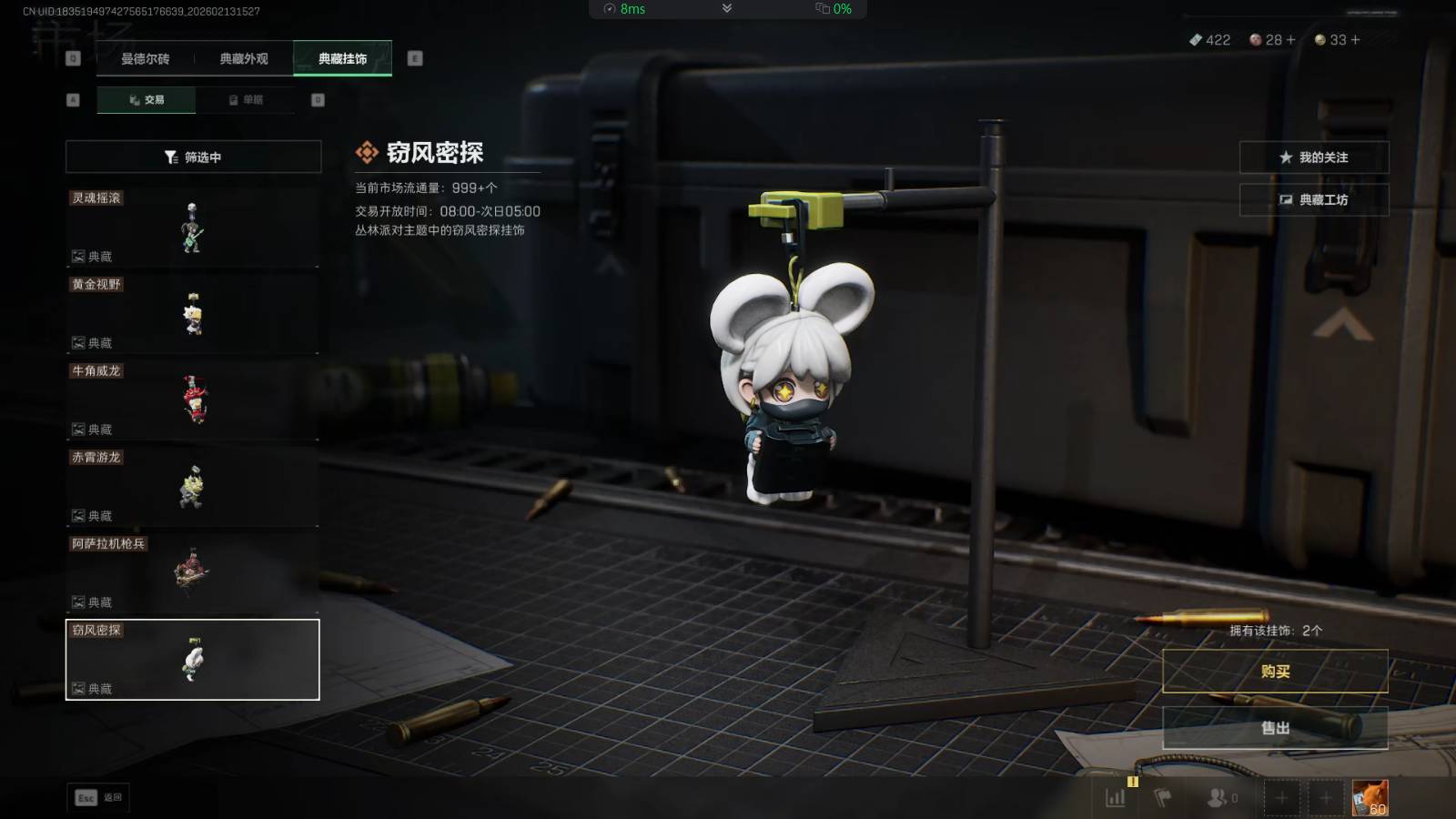Screen dimensions: 1456x819
Task: Open the 典藏外观 tab
Action: [244, 59]
